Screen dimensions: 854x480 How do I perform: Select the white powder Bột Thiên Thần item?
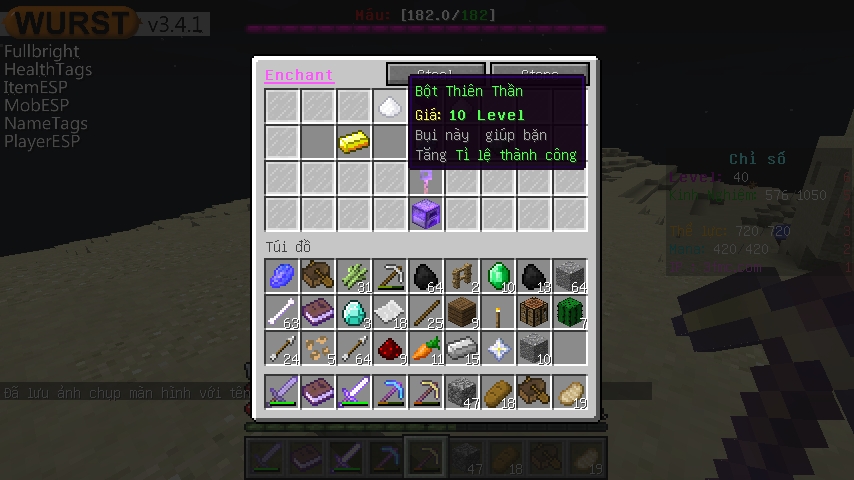coord(390,106)
